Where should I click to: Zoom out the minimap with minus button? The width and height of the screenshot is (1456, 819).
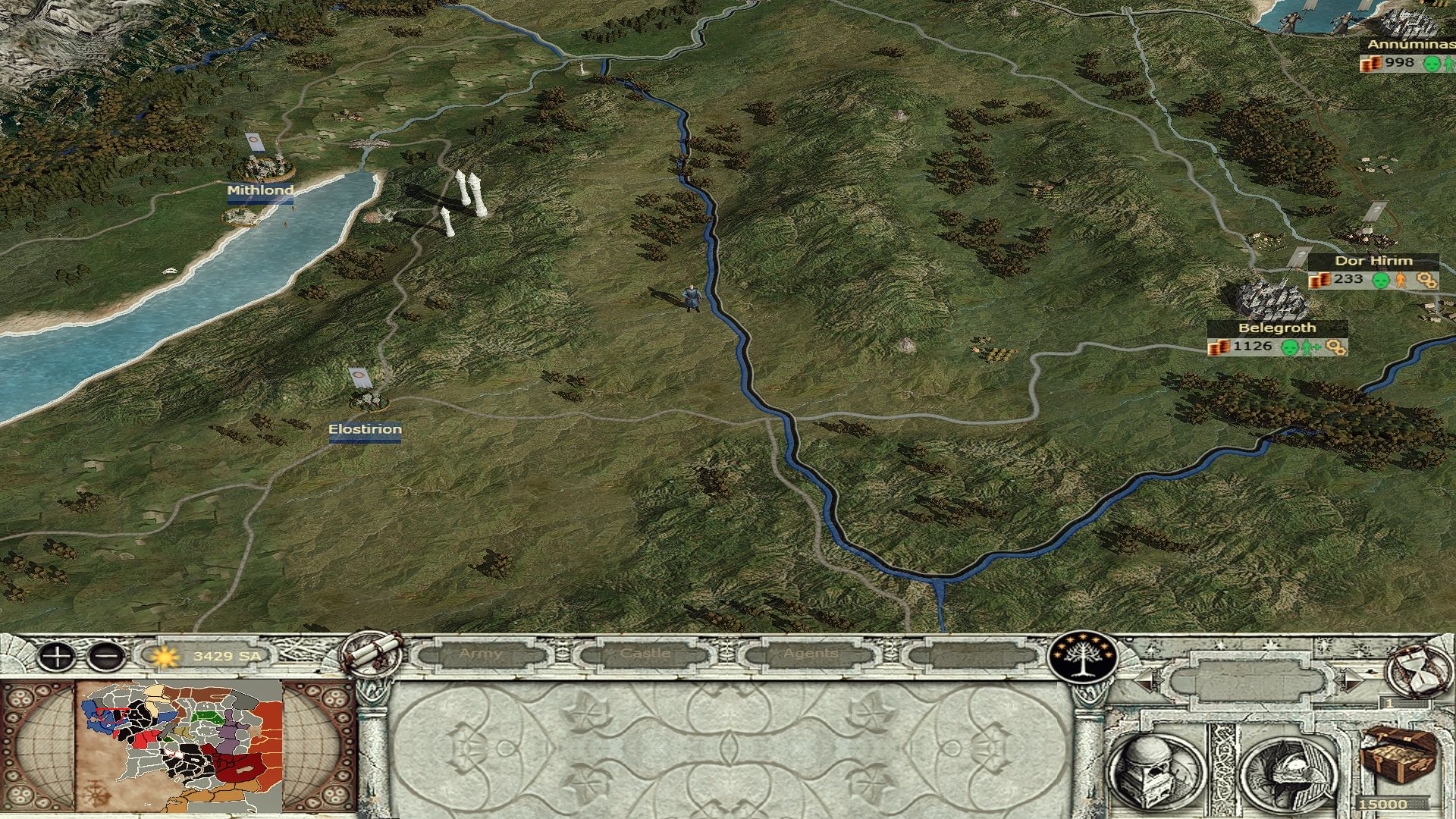point(107,657)
